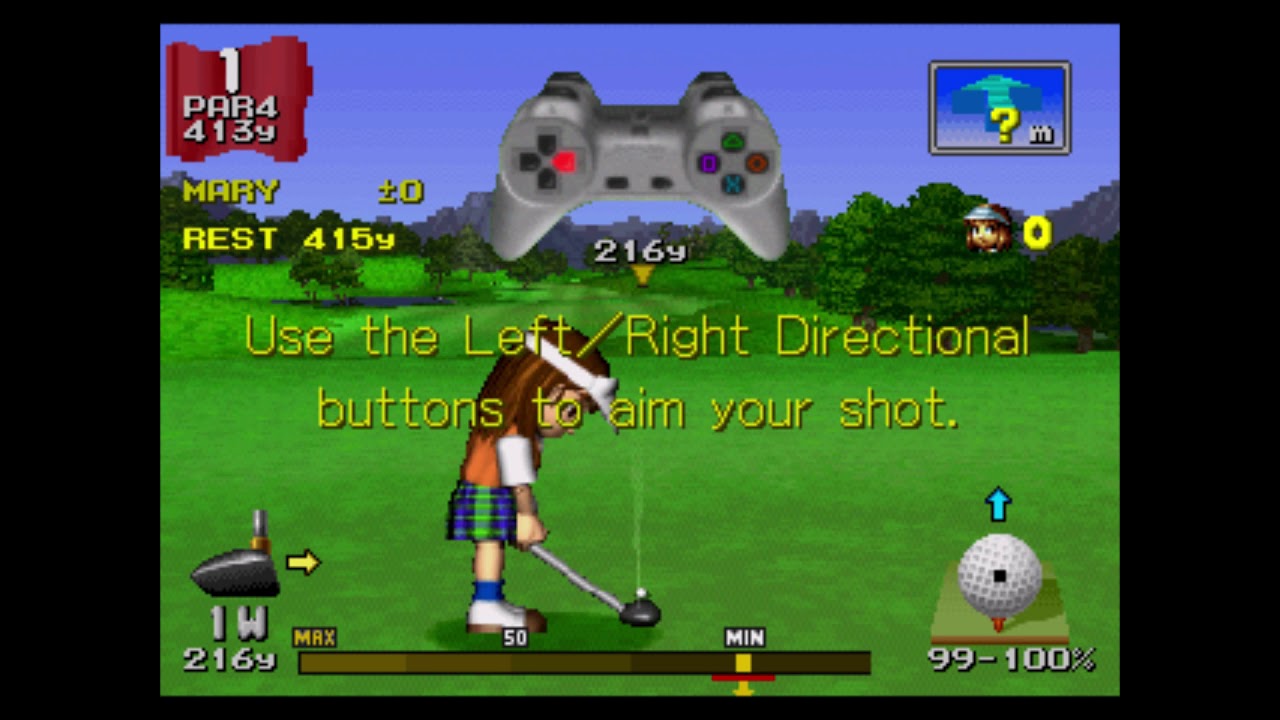Move the power gauge marker near MIN
The width and height of the screenshot is (1280, 720).
744,662
